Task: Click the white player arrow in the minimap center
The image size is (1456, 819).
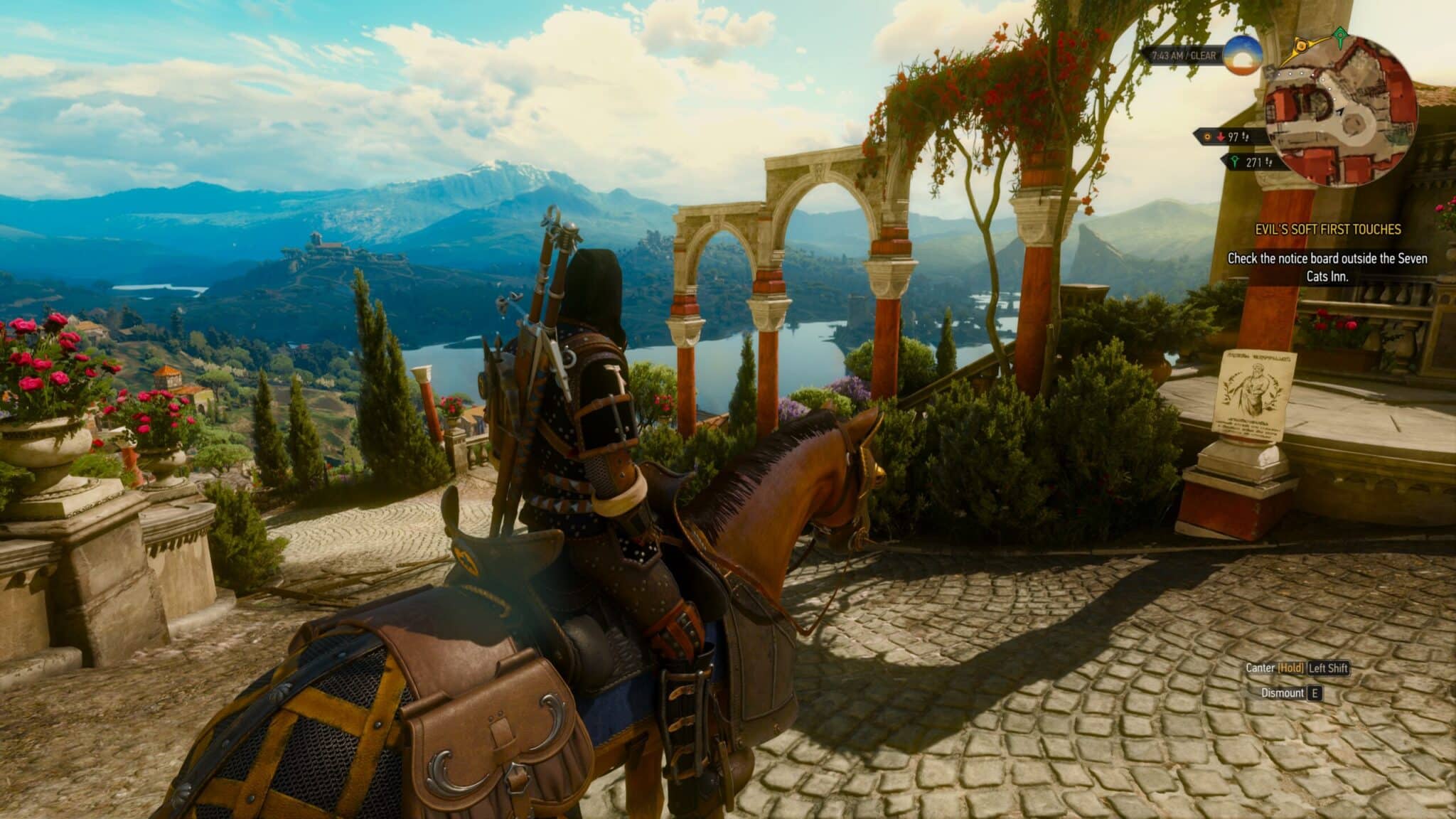Action: [1339, 112]
